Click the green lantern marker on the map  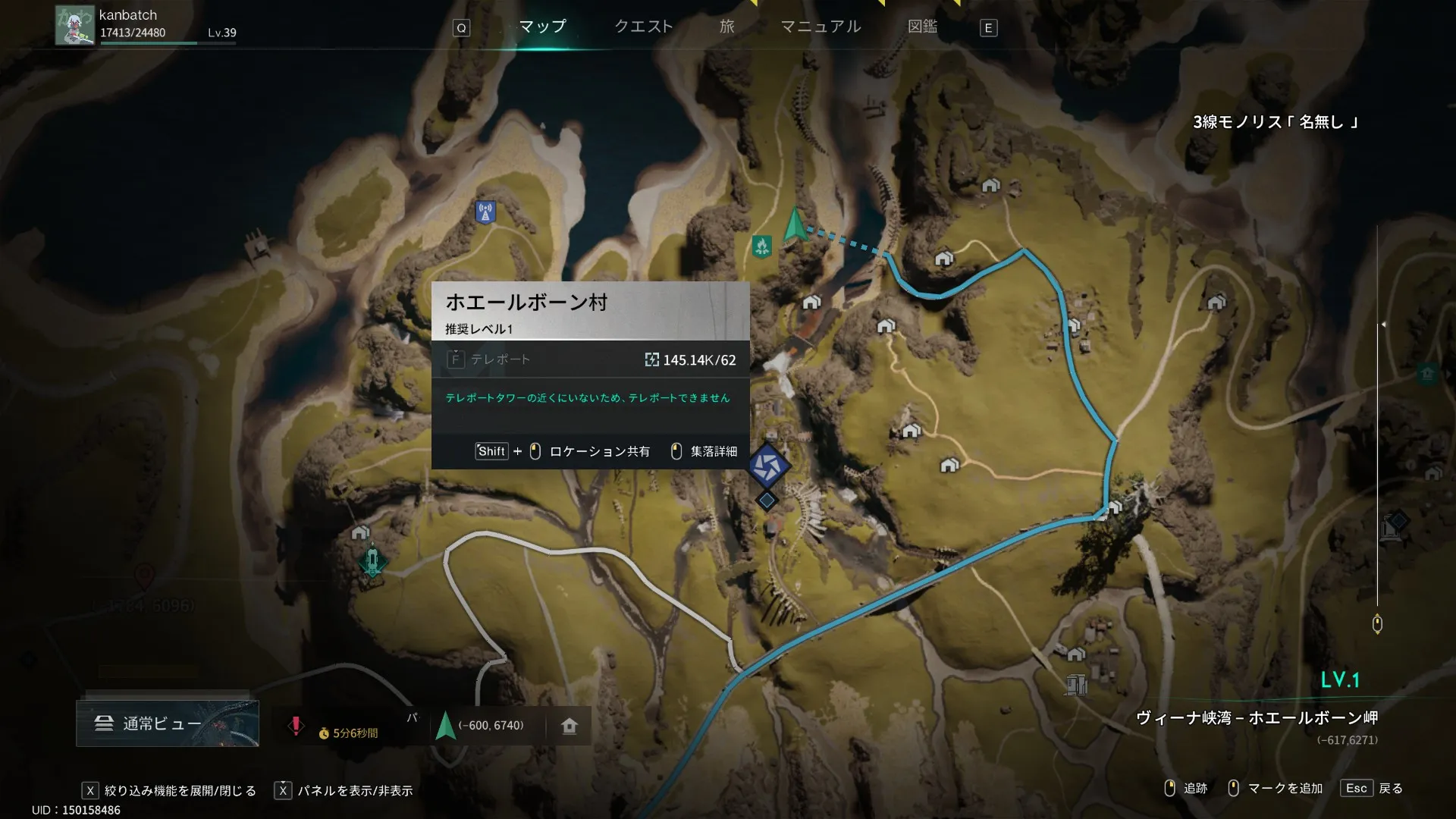click(x=372, y=562)
